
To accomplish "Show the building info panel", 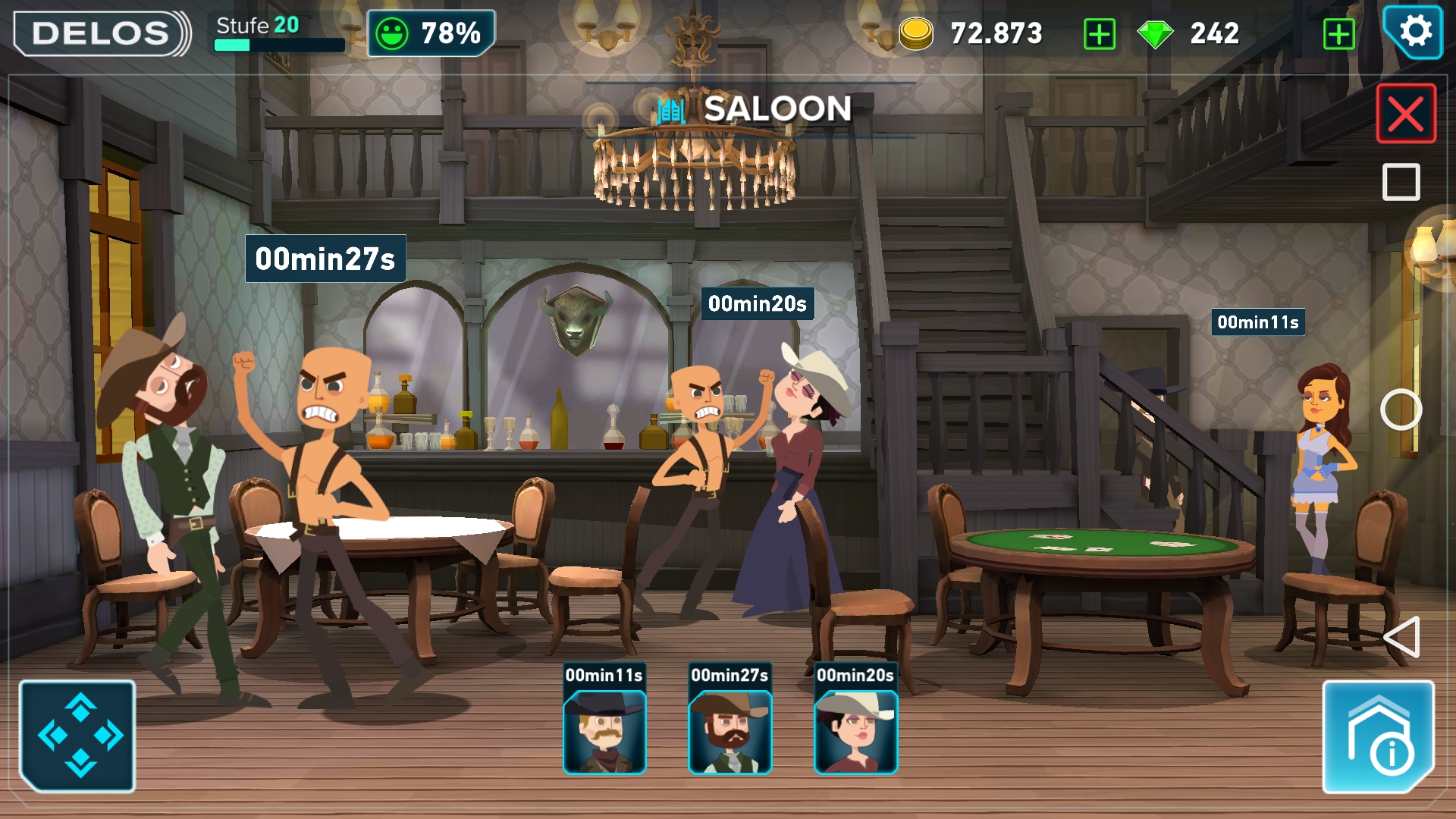I will [1378, 737].
